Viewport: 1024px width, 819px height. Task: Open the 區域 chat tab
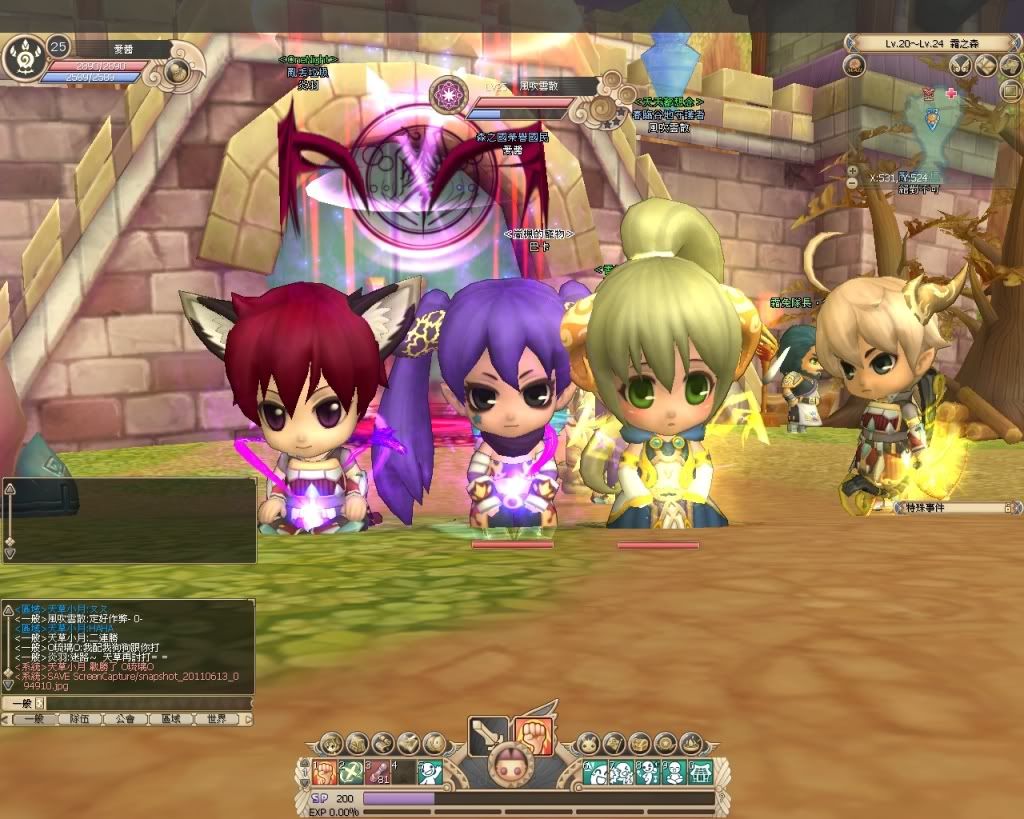tap(170, 719)
